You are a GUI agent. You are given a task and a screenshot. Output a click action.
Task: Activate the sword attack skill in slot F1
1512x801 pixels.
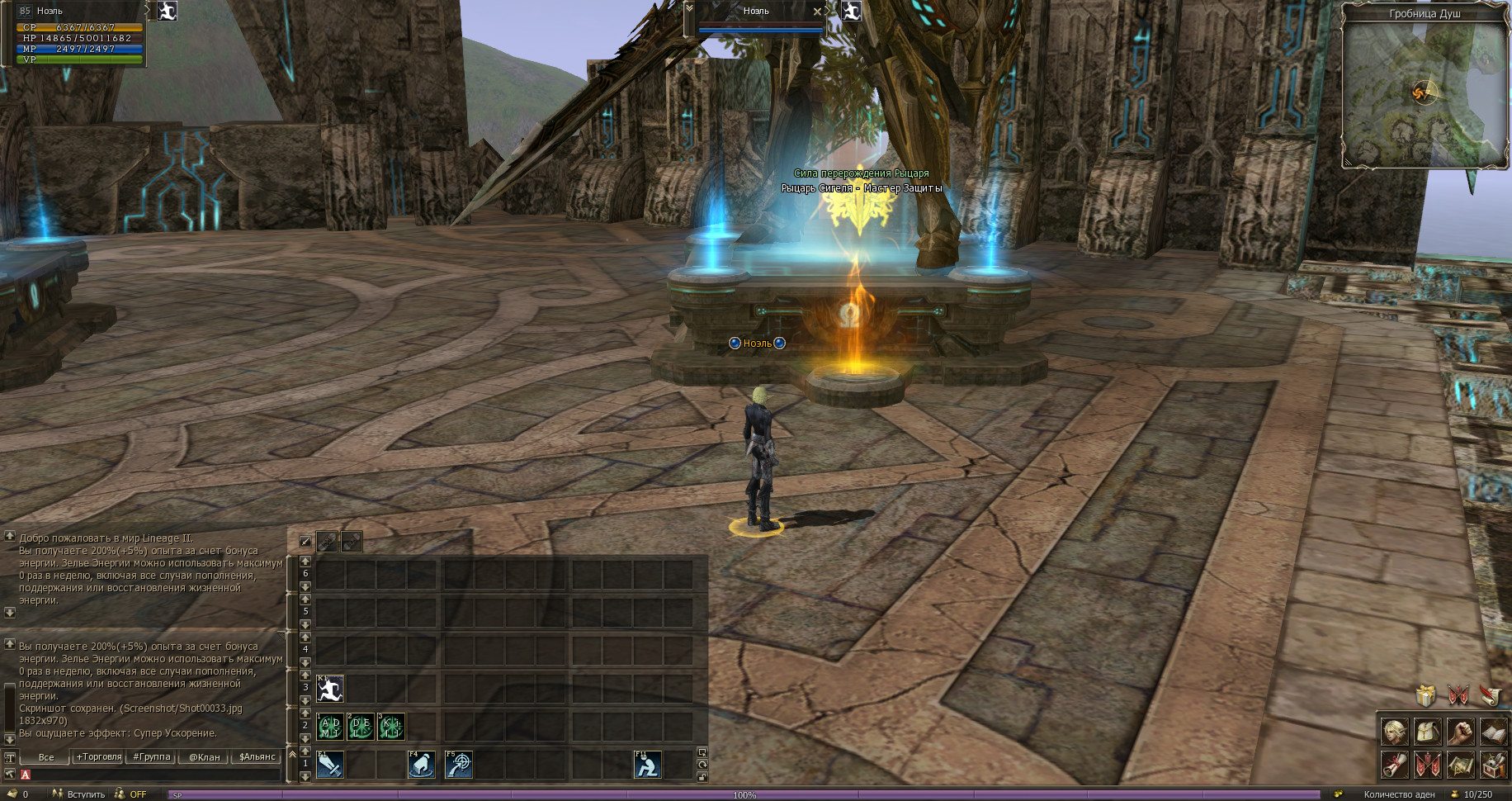(330, 765)
